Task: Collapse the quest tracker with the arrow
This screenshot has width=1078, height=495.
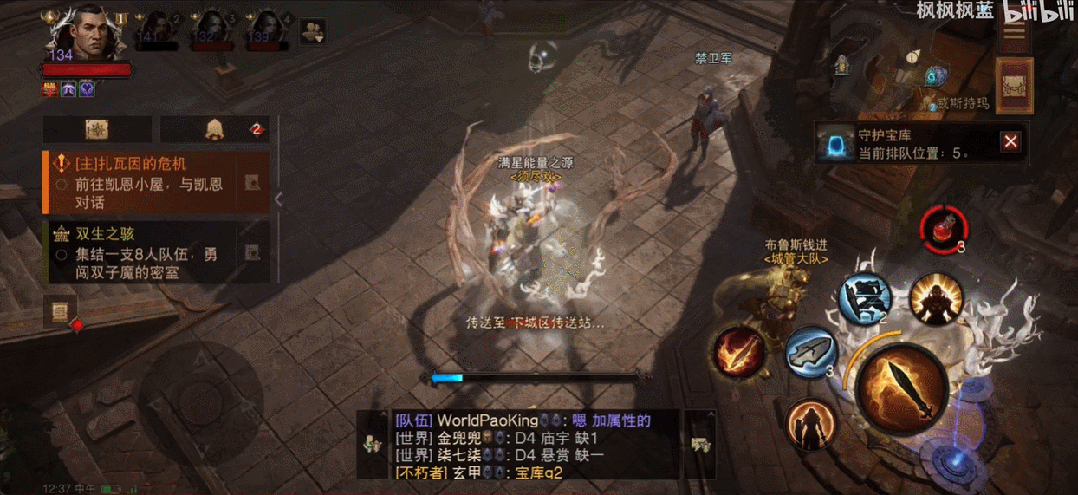Action: point(279,199)
